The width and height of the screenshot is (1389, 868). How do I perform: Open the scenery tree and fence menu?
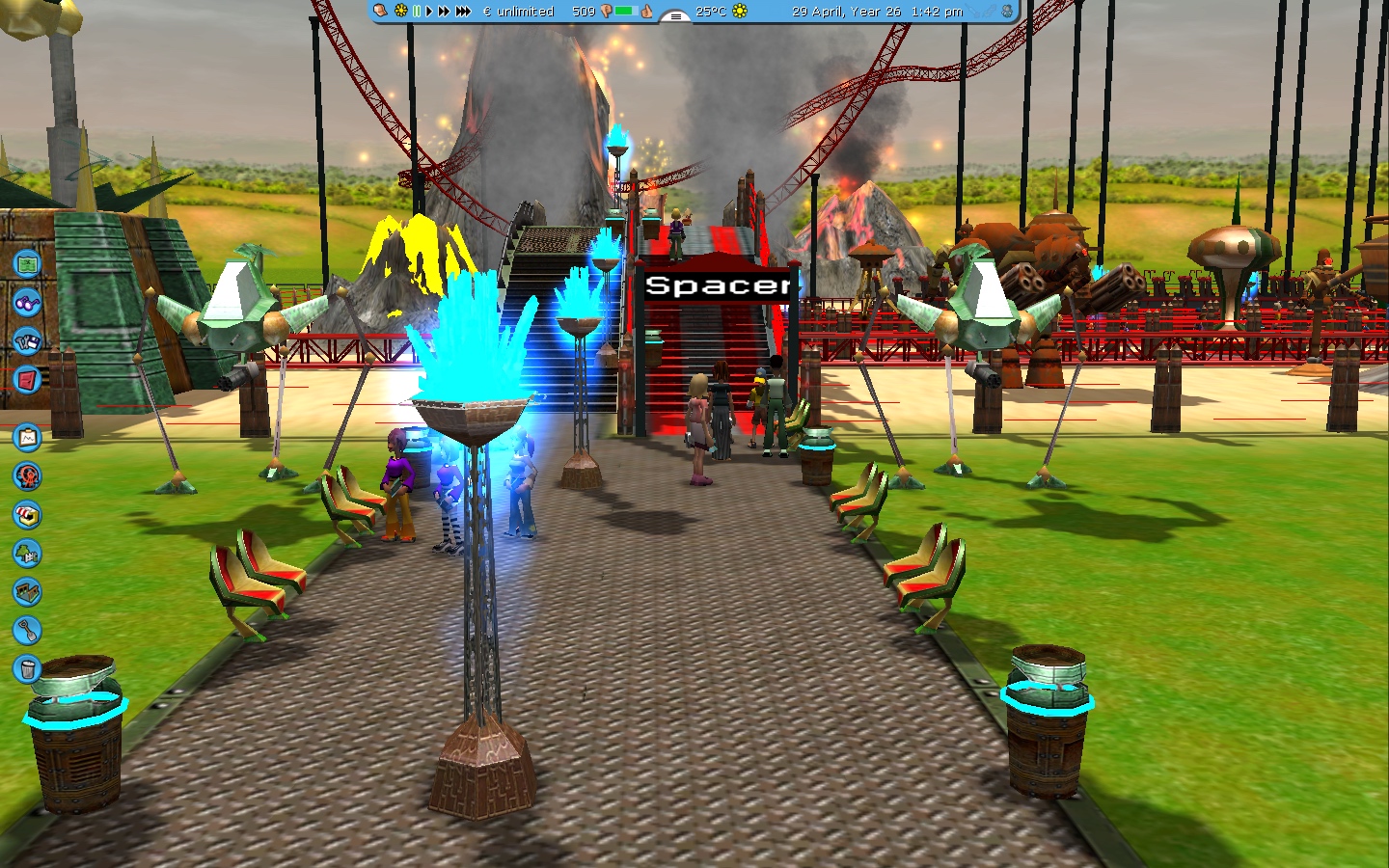[27, 554]
